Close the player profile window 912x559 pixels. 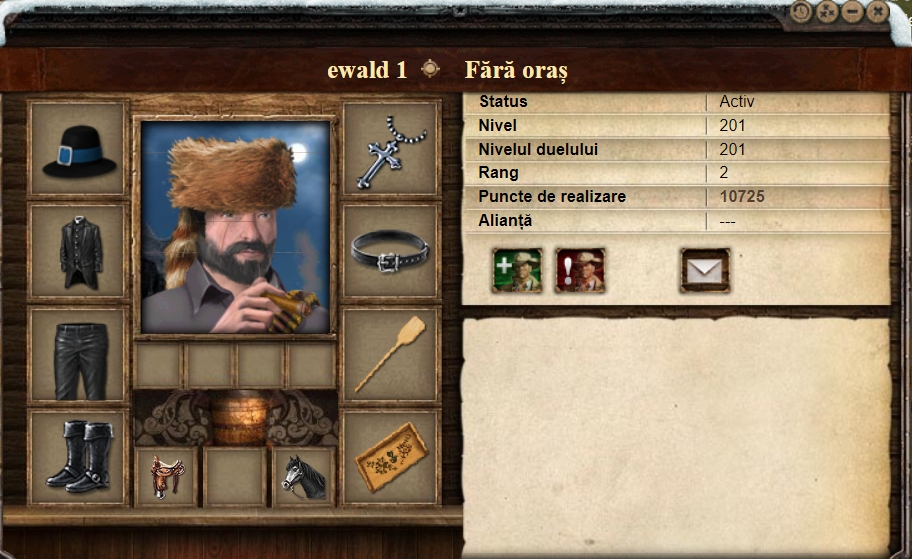877,12
